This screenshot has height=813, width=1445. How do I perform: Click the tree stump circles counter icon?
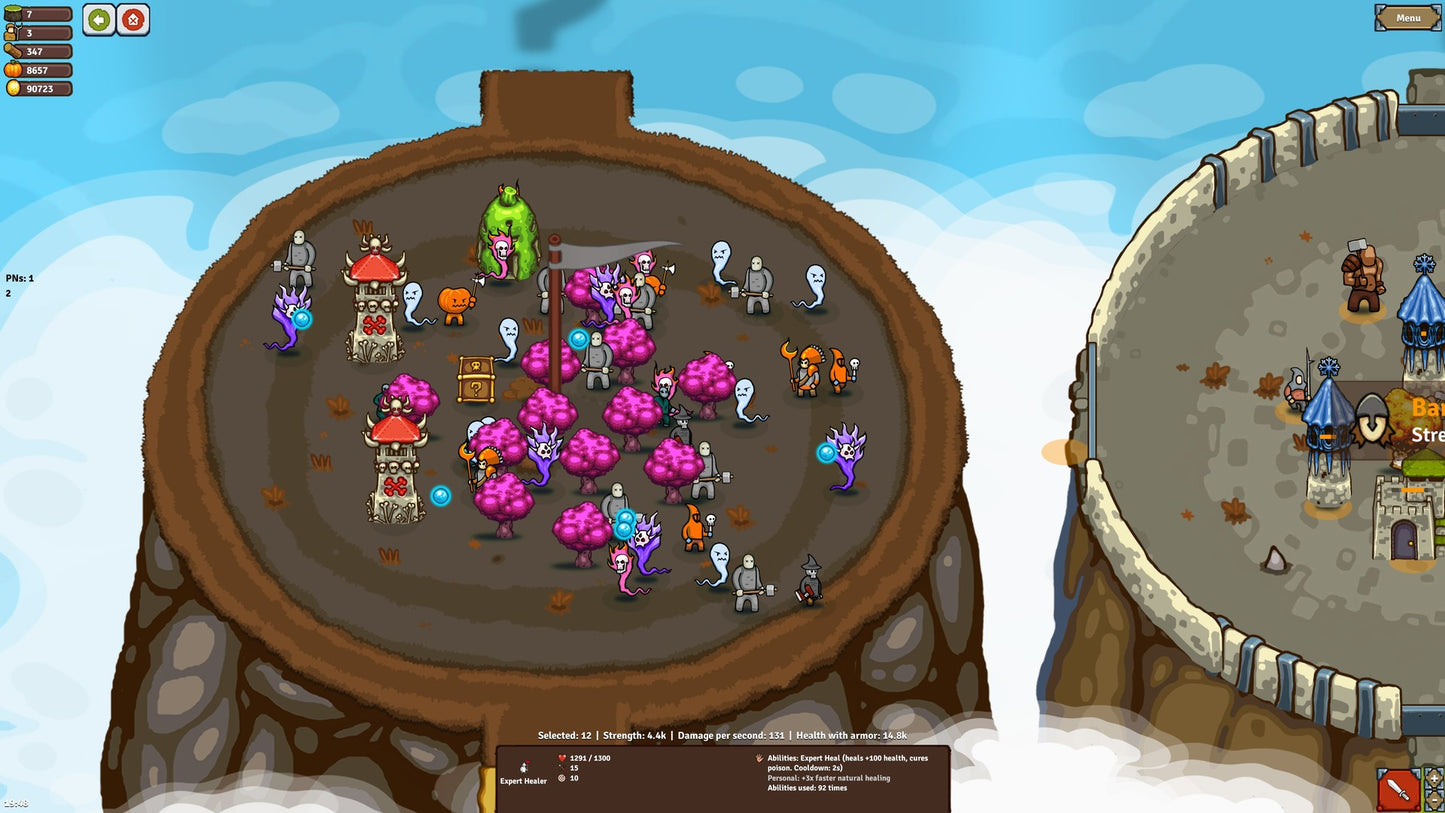[12, 14]
